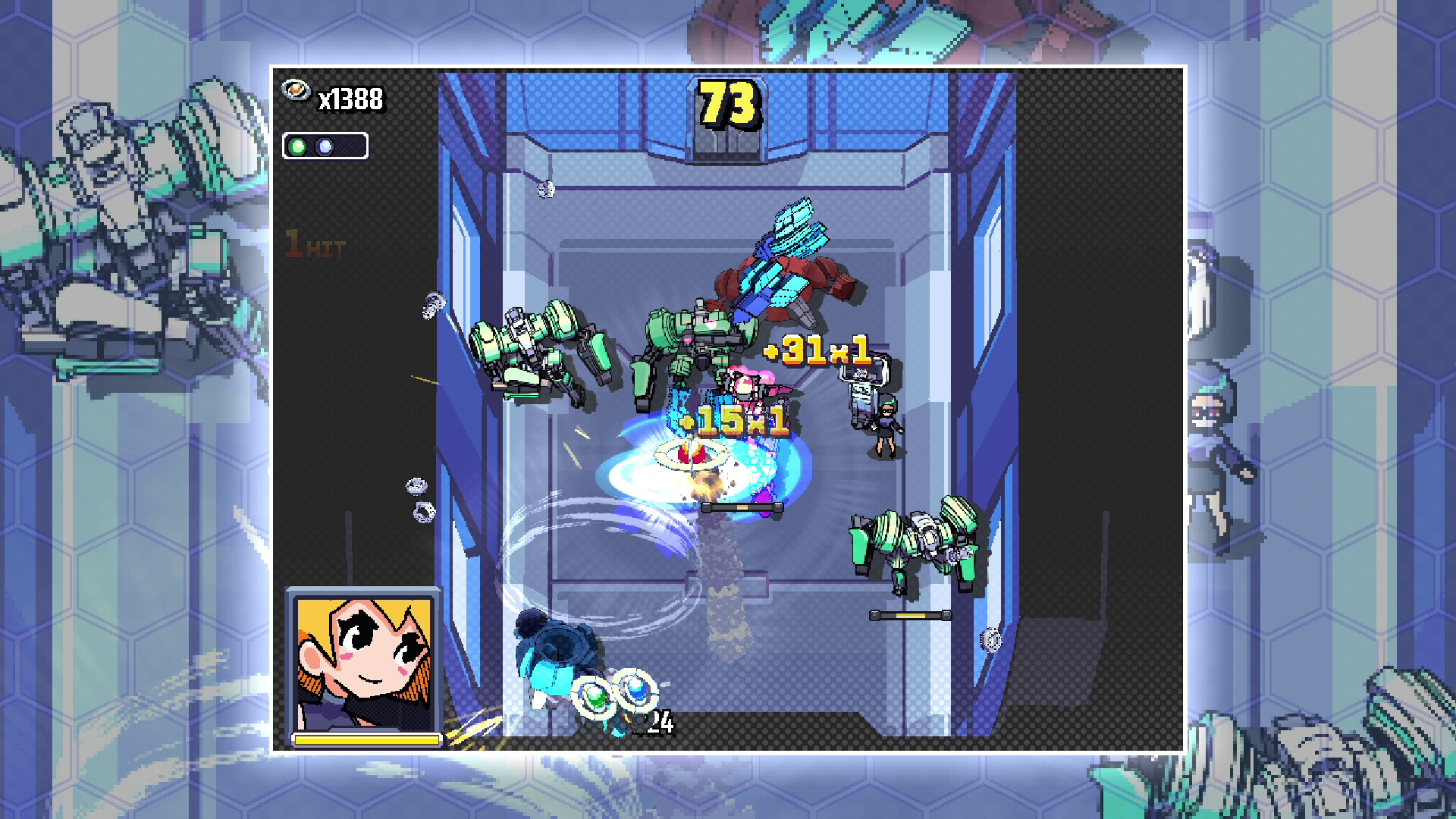Click the yellow 73 wave counter
This screenshot has height=819, width=1456.
tap(726, 102)
